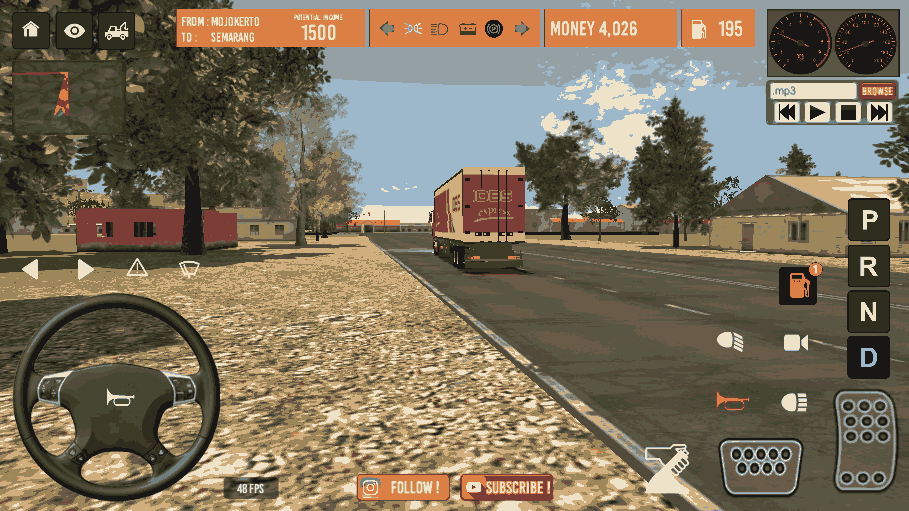Switch on the windshield wipers

[x=188, y=268]
